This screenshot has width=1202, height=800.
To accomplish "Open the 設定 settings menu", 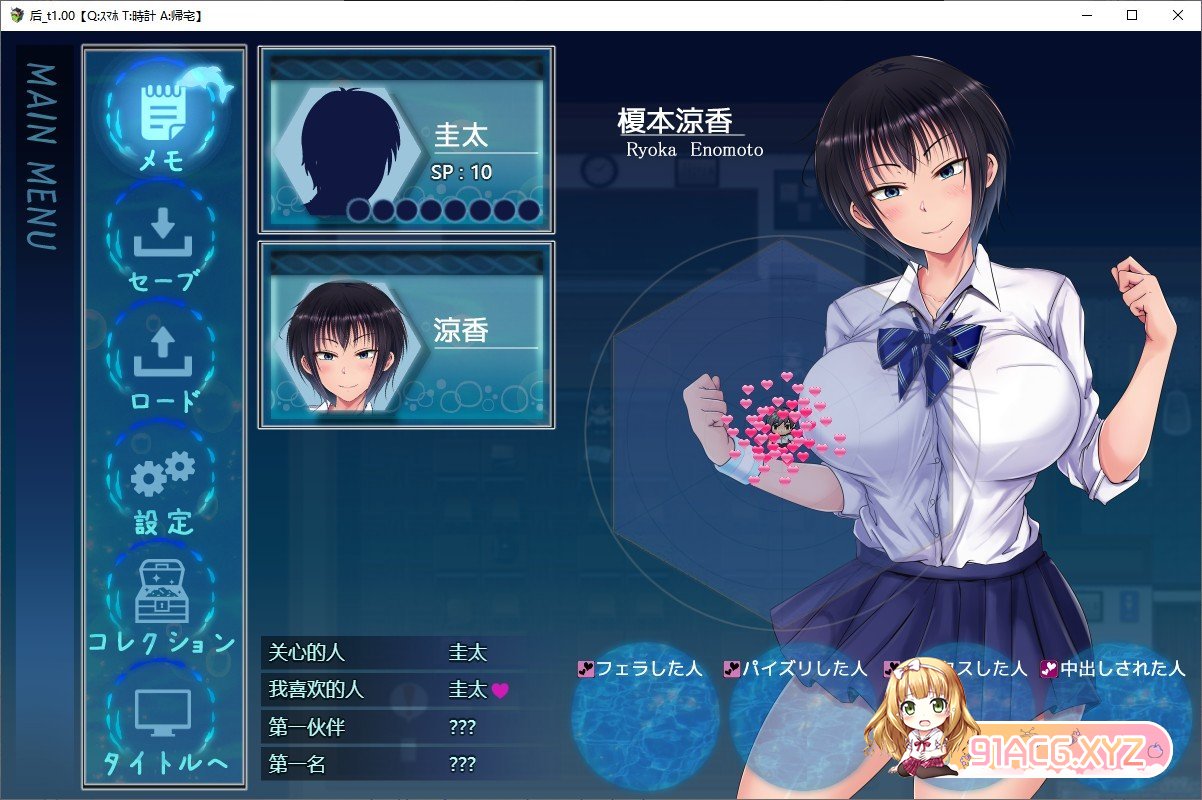I will pos(162,482).
